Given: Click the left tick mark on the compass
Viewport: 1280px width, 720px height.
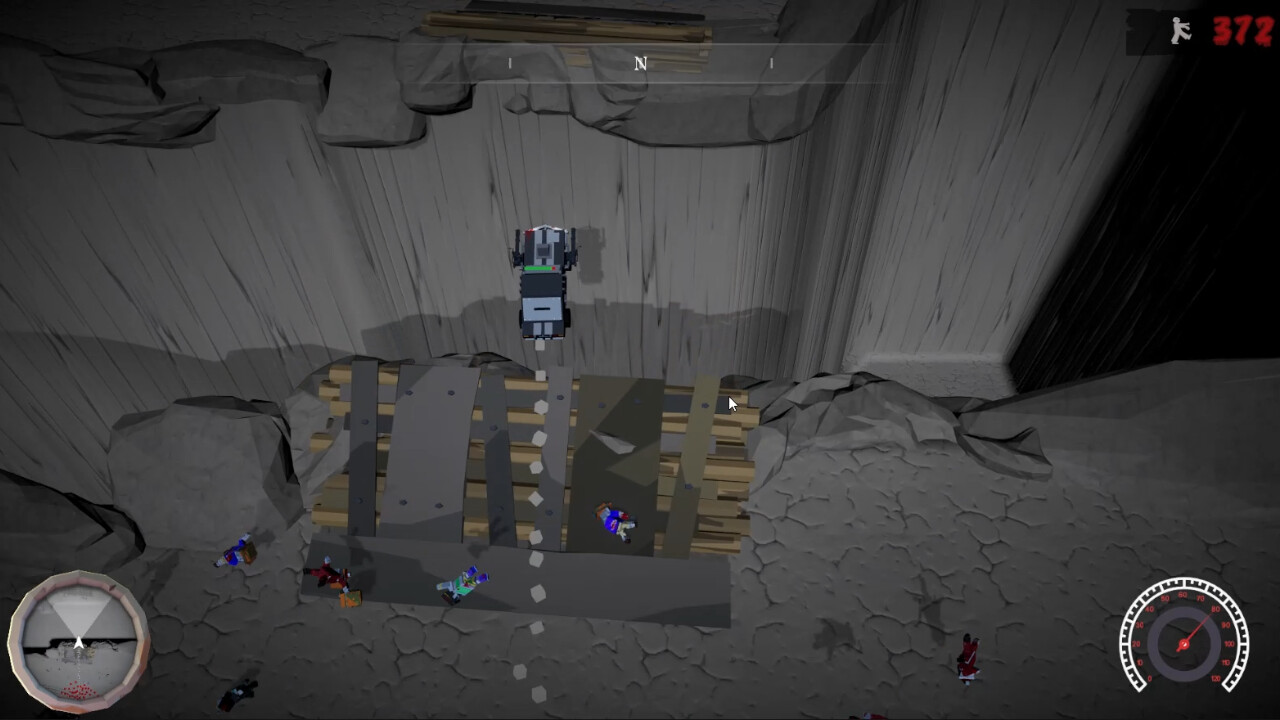Looking at the screenshot, I should click(x=510, y=62).
